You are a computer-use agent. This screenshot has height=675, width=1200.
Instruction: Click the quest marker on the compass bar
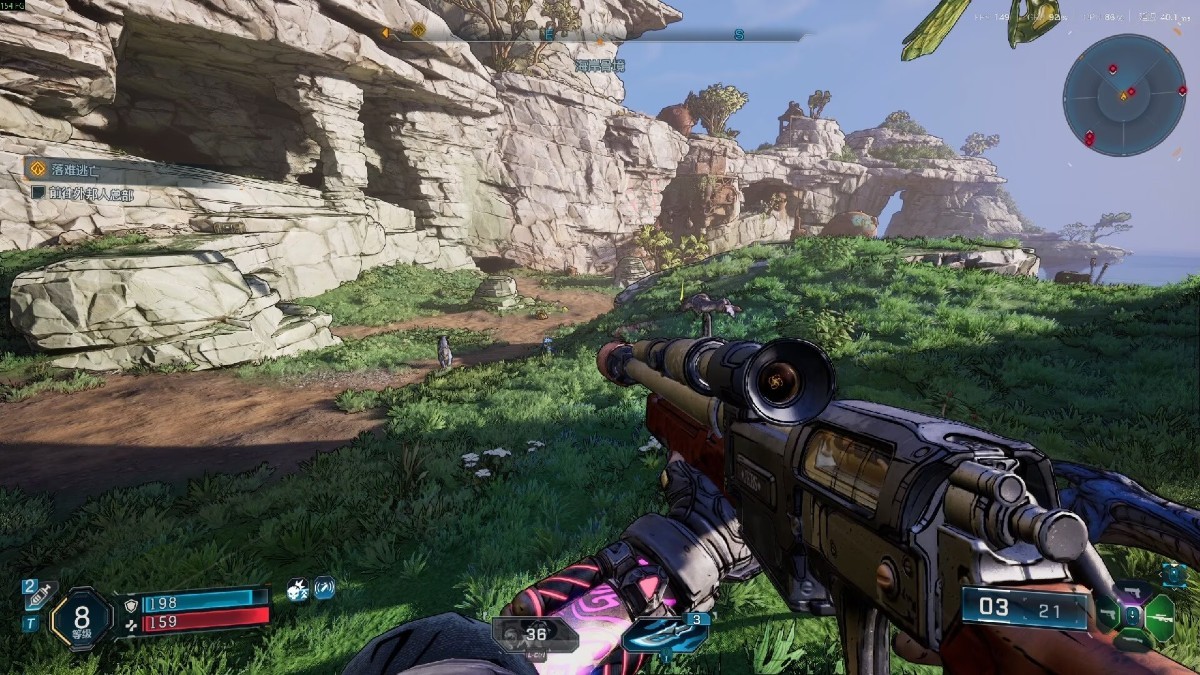(417, 31)
